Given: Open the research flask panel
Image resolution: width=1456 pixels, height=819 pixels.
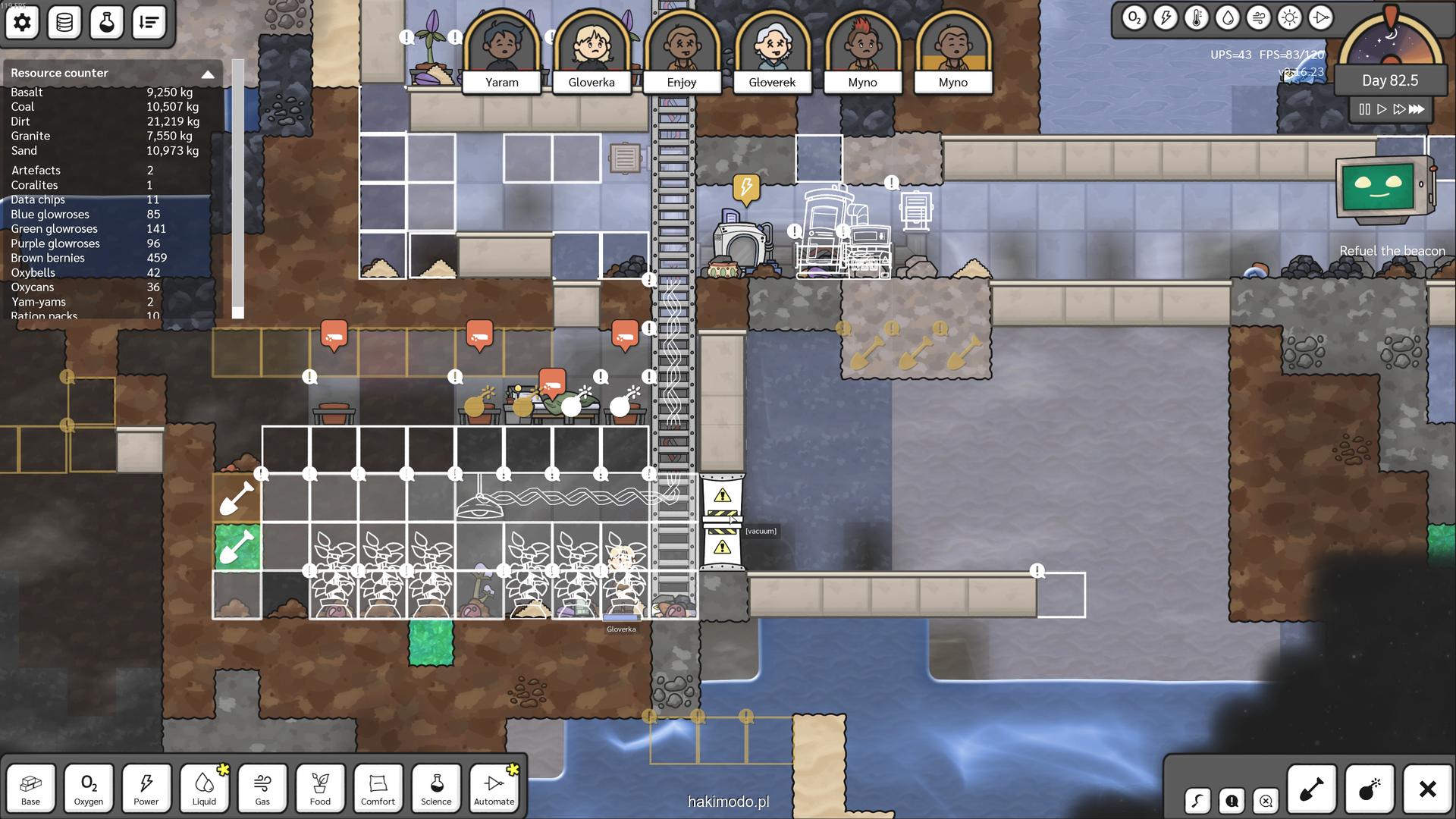Looking at the screenshot, I should click(106, 23).
